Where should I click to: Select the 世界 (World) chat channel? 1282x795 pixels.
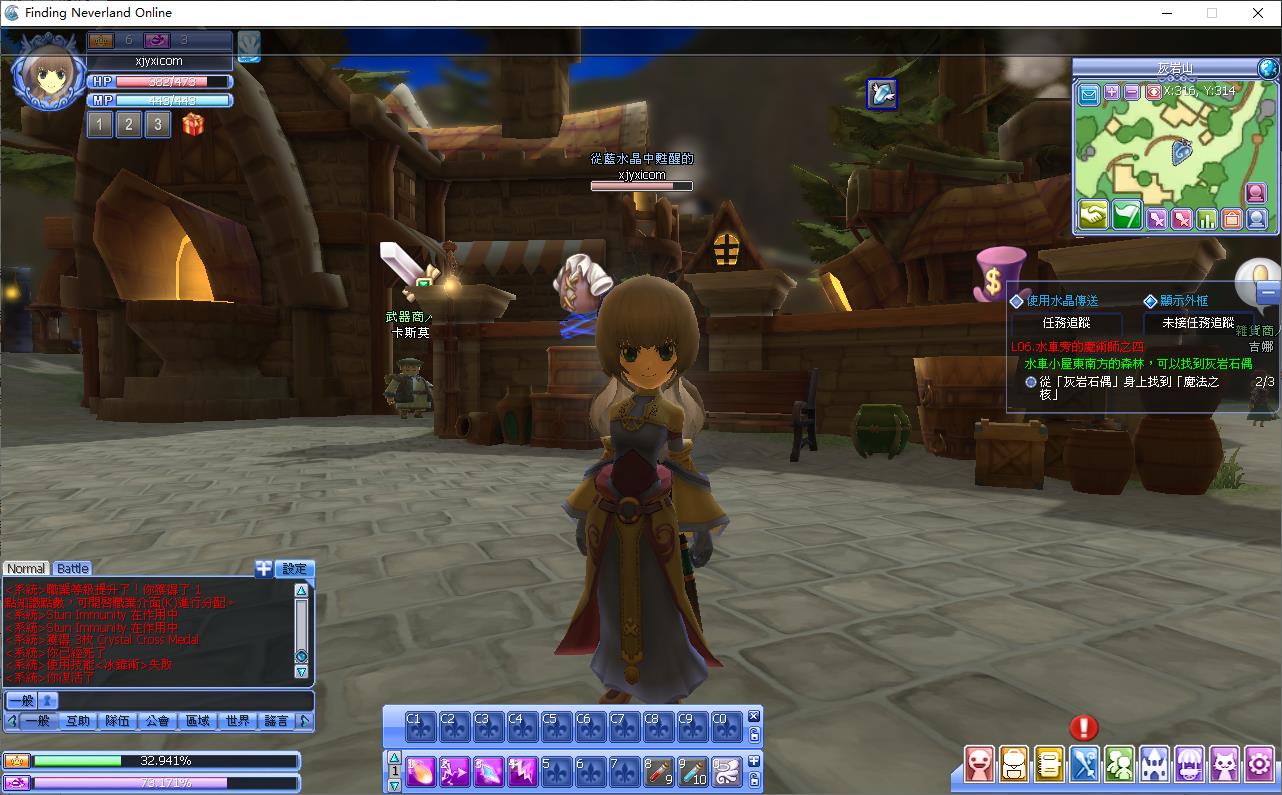click(x=238, y=720)
